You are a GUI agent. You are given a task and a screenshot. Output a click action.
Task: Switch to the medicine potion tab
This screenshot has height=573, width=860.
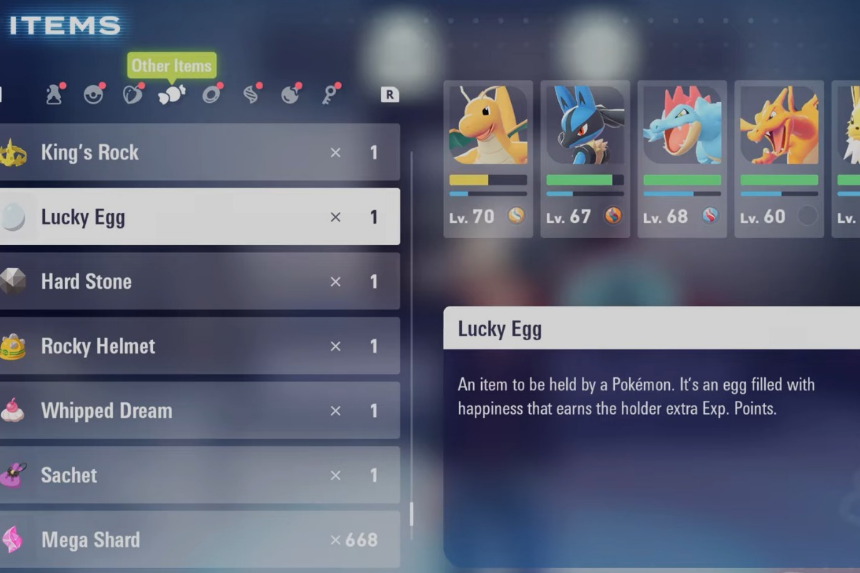pos(54,95)
